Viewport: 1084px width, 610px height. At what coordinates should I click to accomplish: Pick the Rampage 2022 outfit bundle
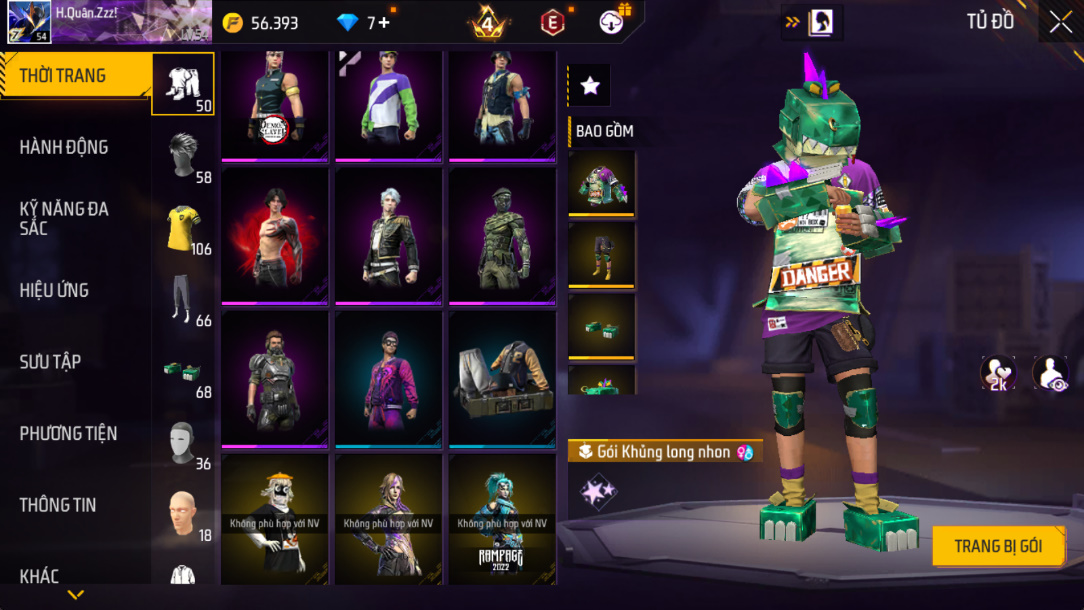pyautogui.click(x=502, y=518)
